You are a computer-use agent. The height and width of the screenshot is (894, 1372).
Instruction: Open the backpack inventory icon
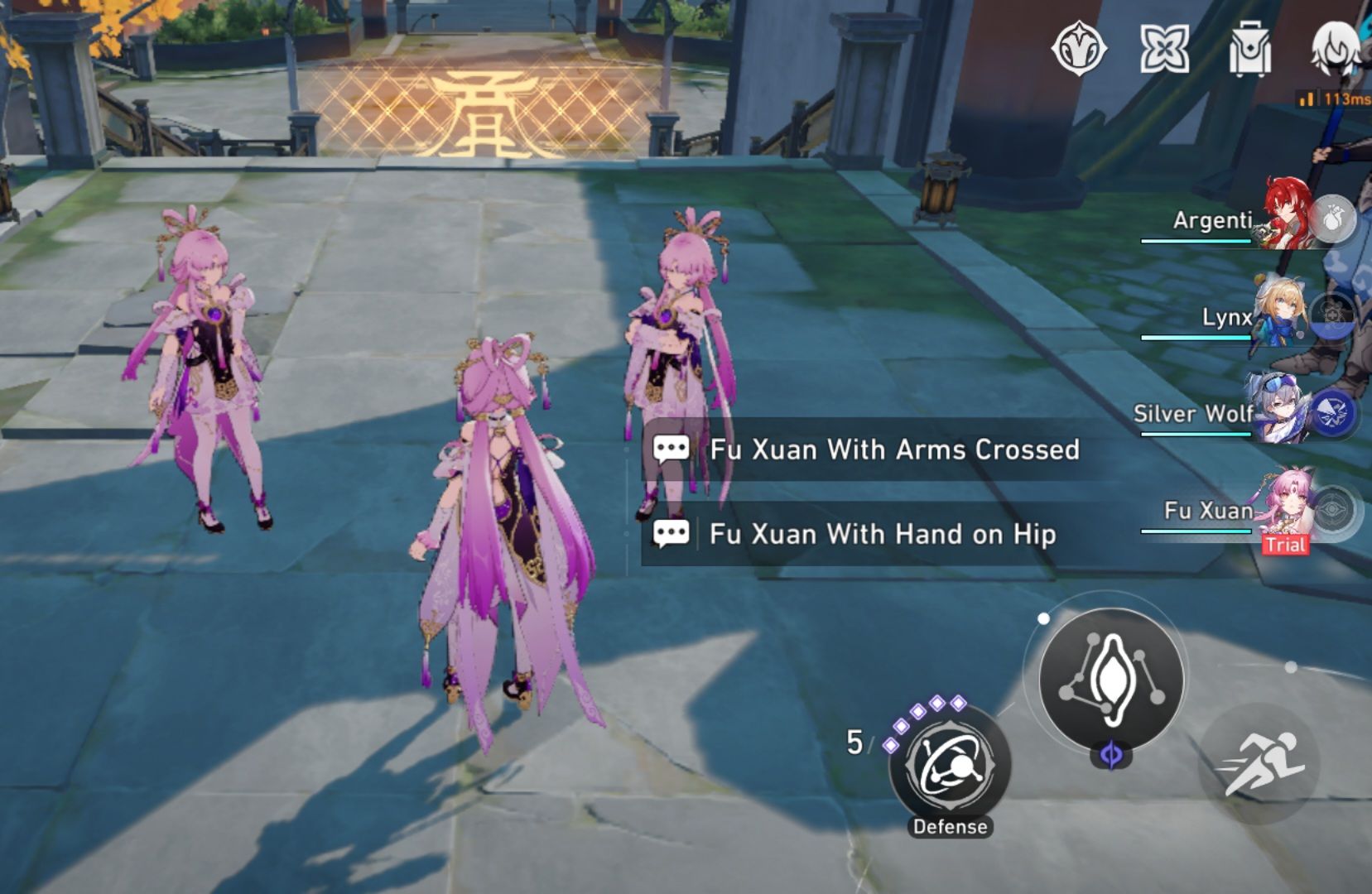1250,50
